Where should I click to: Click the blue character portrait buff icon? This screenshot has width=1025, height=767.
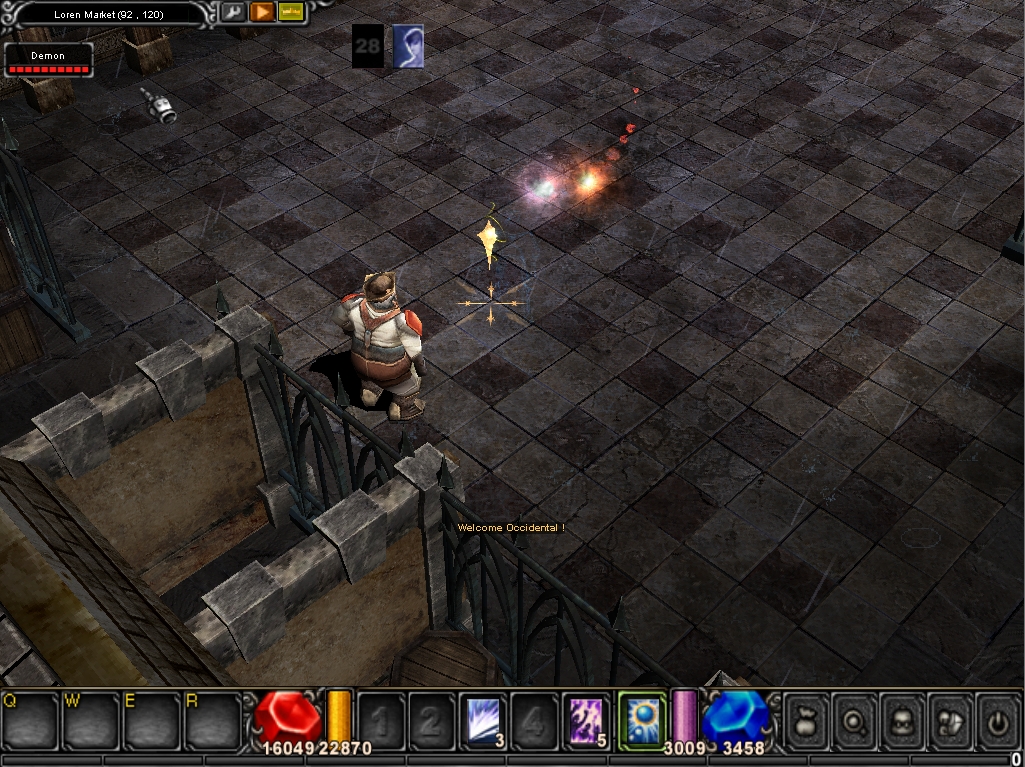click(x=407, y=47)
